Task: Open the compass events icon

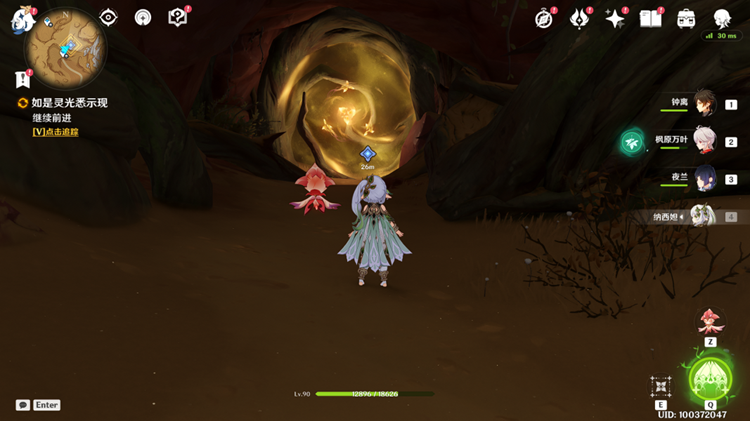Action: point(545,19)
